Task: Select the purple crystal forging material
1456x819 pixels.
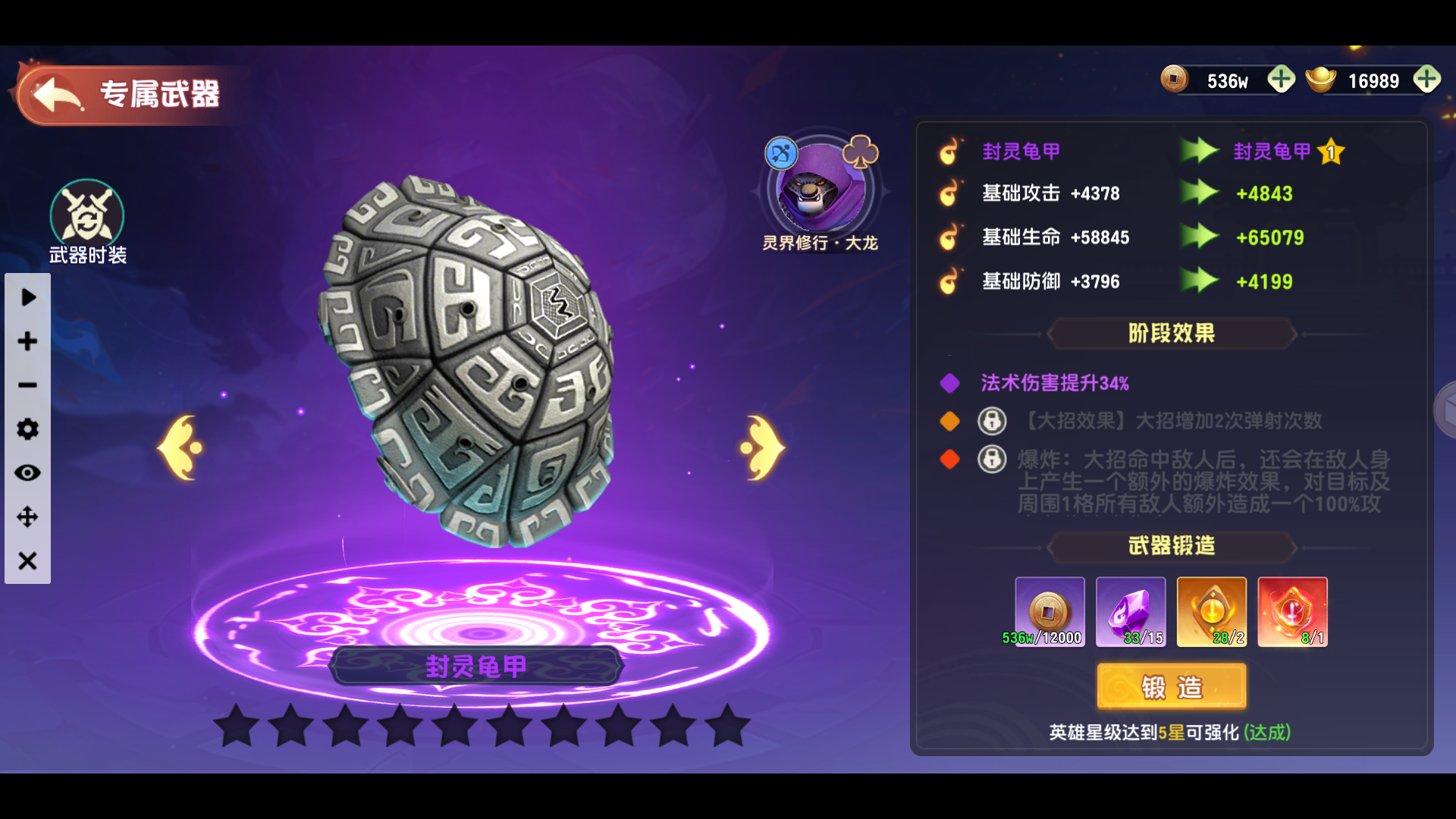Action: pos(1131,610)
